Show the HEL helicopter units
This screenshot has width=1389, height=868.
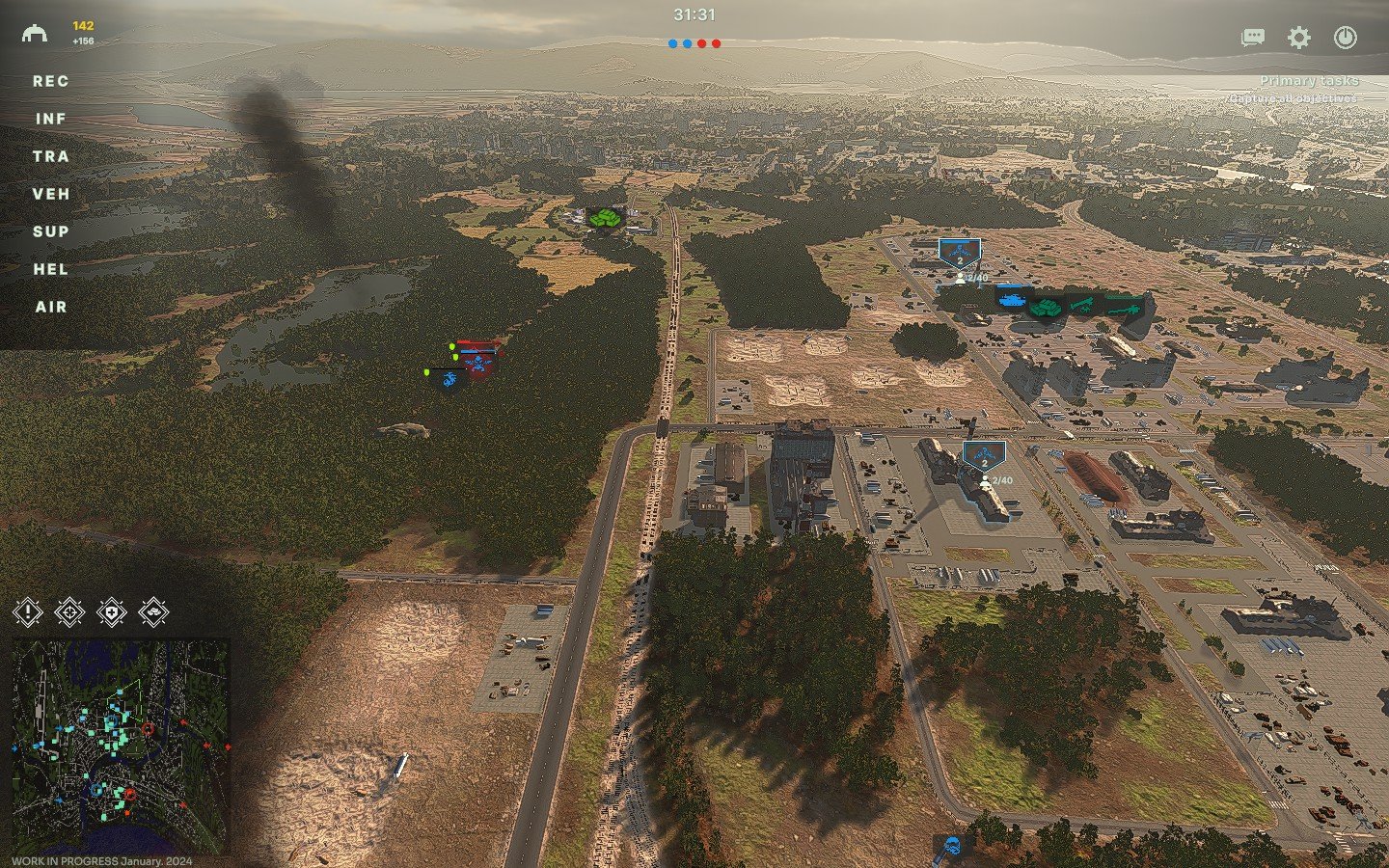(x=50, y=269)
